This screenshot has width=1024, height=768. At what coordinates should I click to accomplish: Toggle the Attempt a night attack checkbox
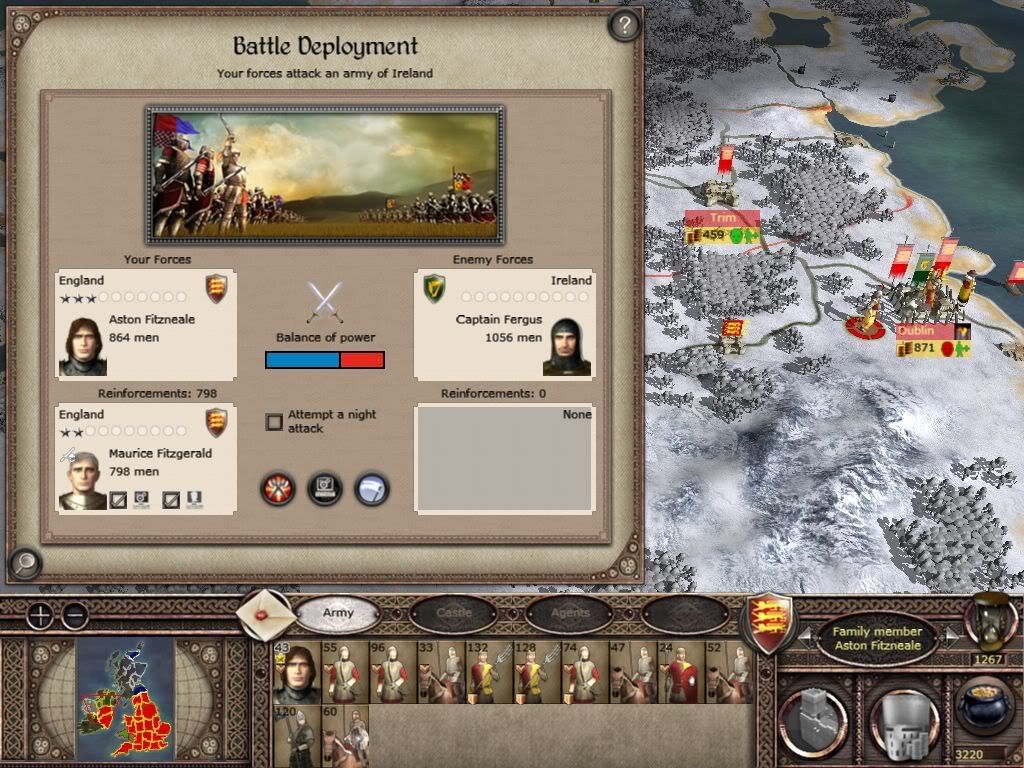tap(274, 422)
